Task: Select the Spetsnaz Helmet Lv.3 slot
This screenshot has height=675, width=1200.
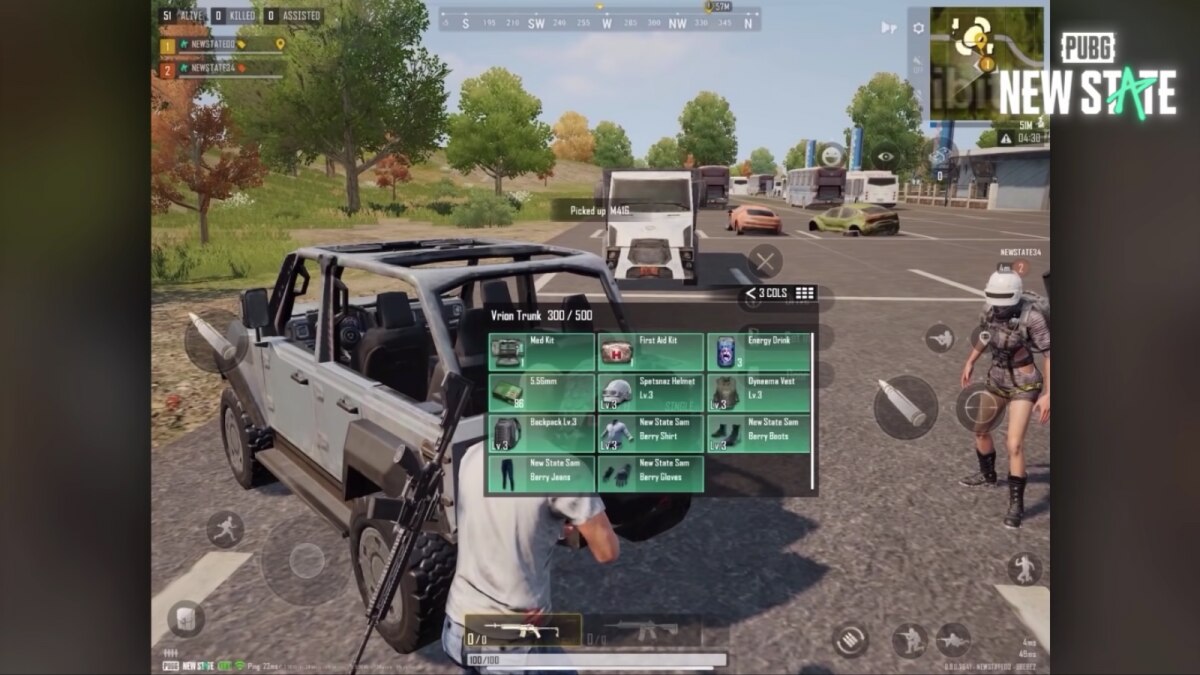Action: click(x=650, y=393)
